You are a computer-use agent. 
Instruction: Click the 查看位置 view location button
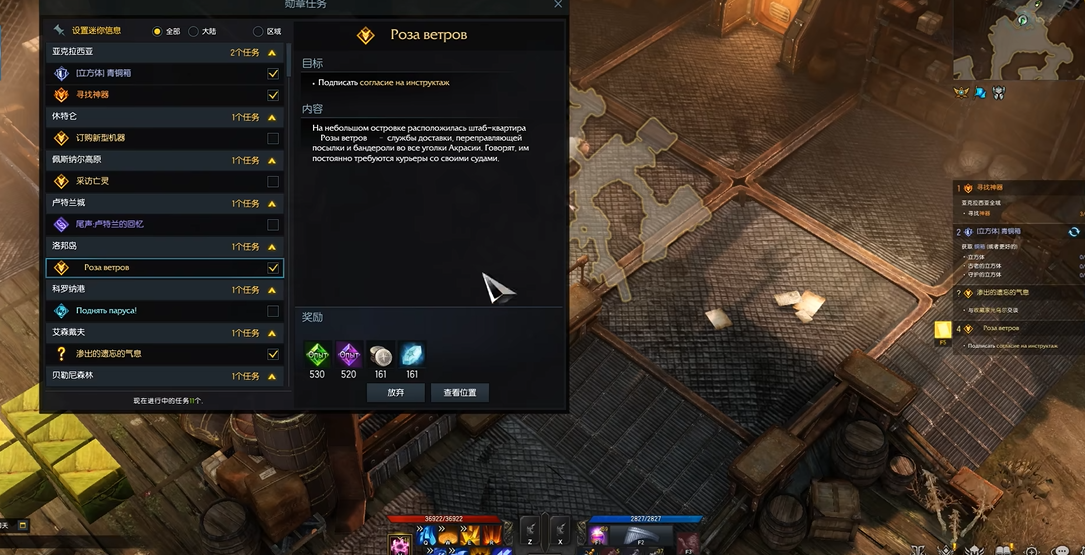(460, 393)
